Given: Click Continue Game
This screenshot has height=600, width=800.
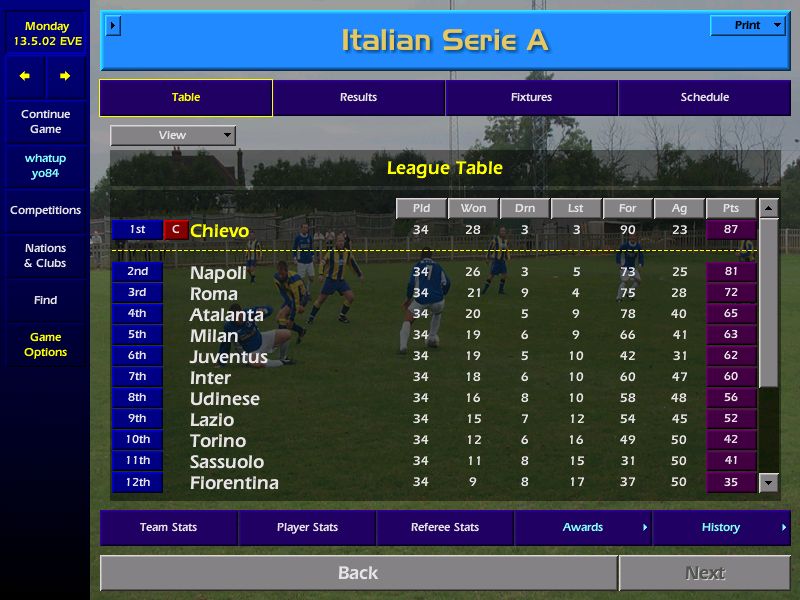Looking at the screenshot, I should click(x=45, y=122).
